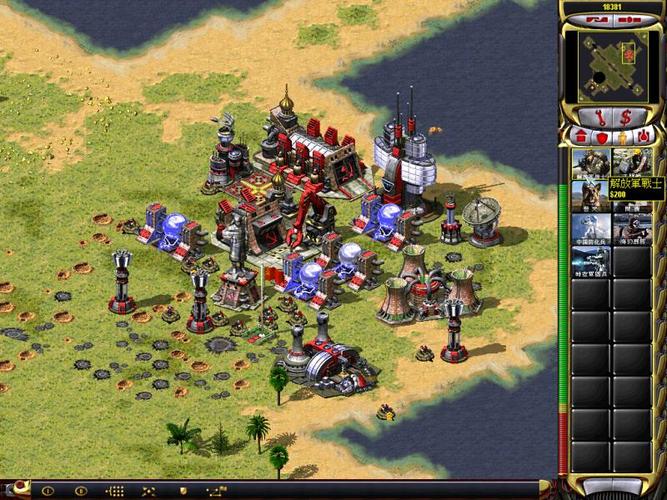Screen dimensions: 667x500
Task: Train the dark infantry unit beside 中國 soldier
Action: 632,228
